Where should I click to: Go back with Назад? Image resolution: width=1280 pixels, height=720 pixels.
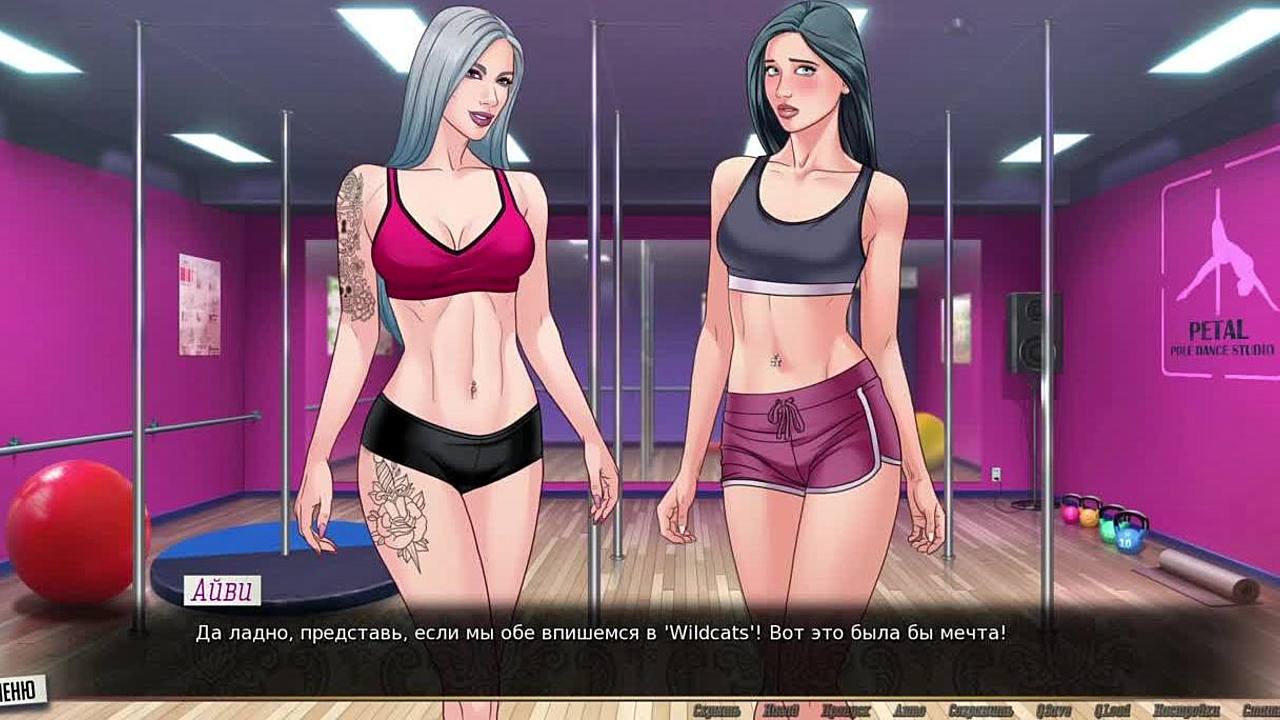[x=779, y=710]
